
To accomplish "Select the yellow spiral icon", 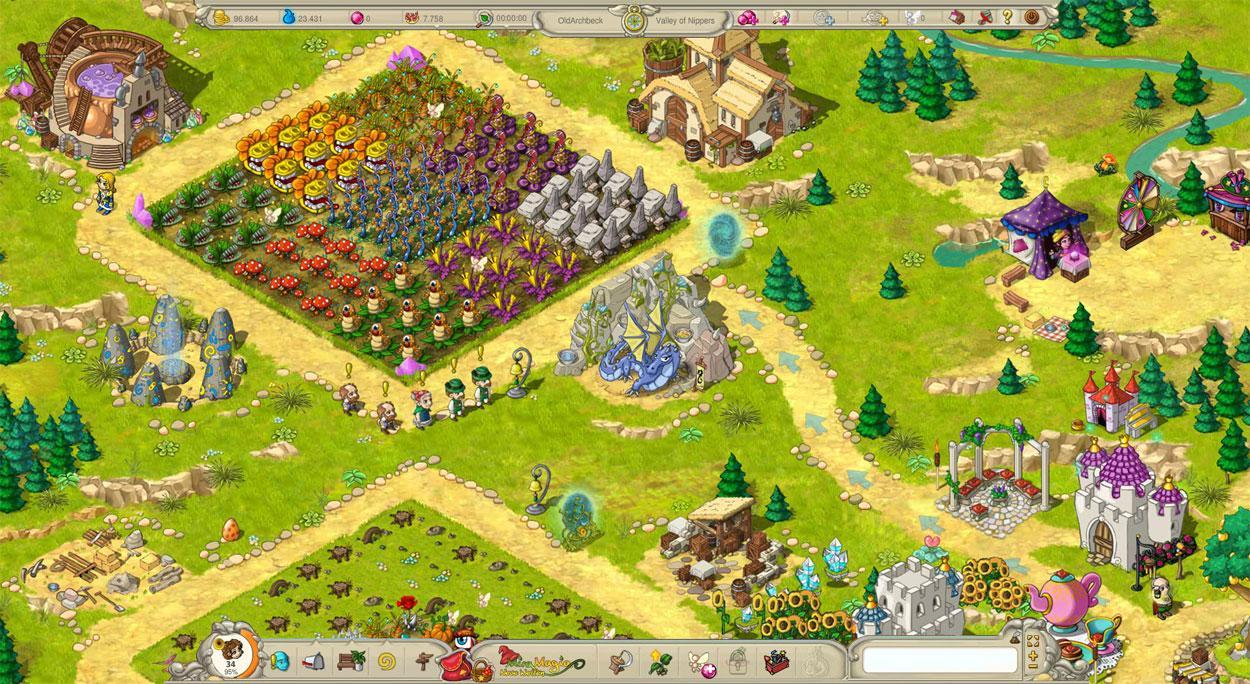I will [385, 660].
